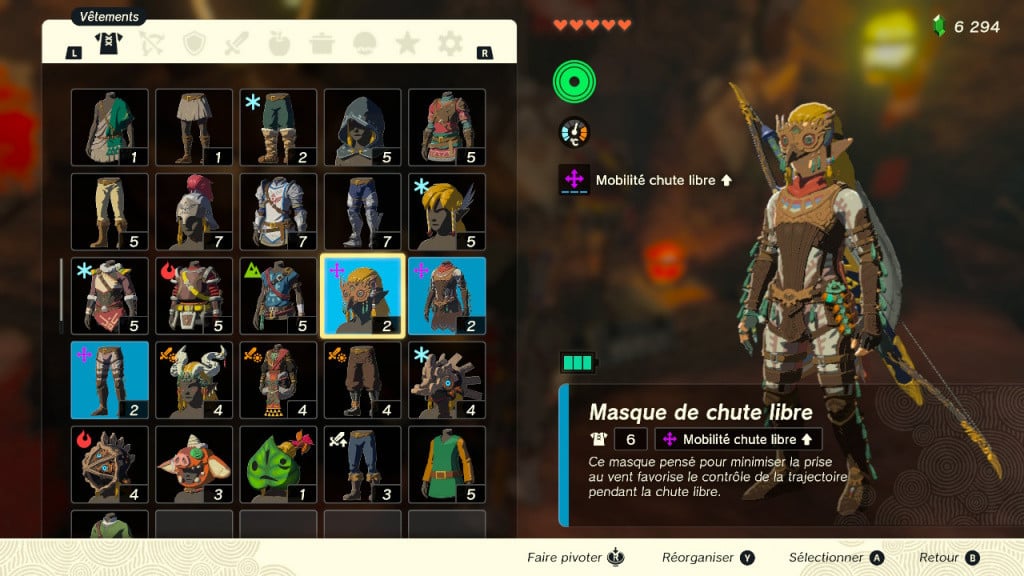The width and height of the screenshot is (1024, 576).
Task: Select the white plate soldier armor
Action: click(278, 211)
